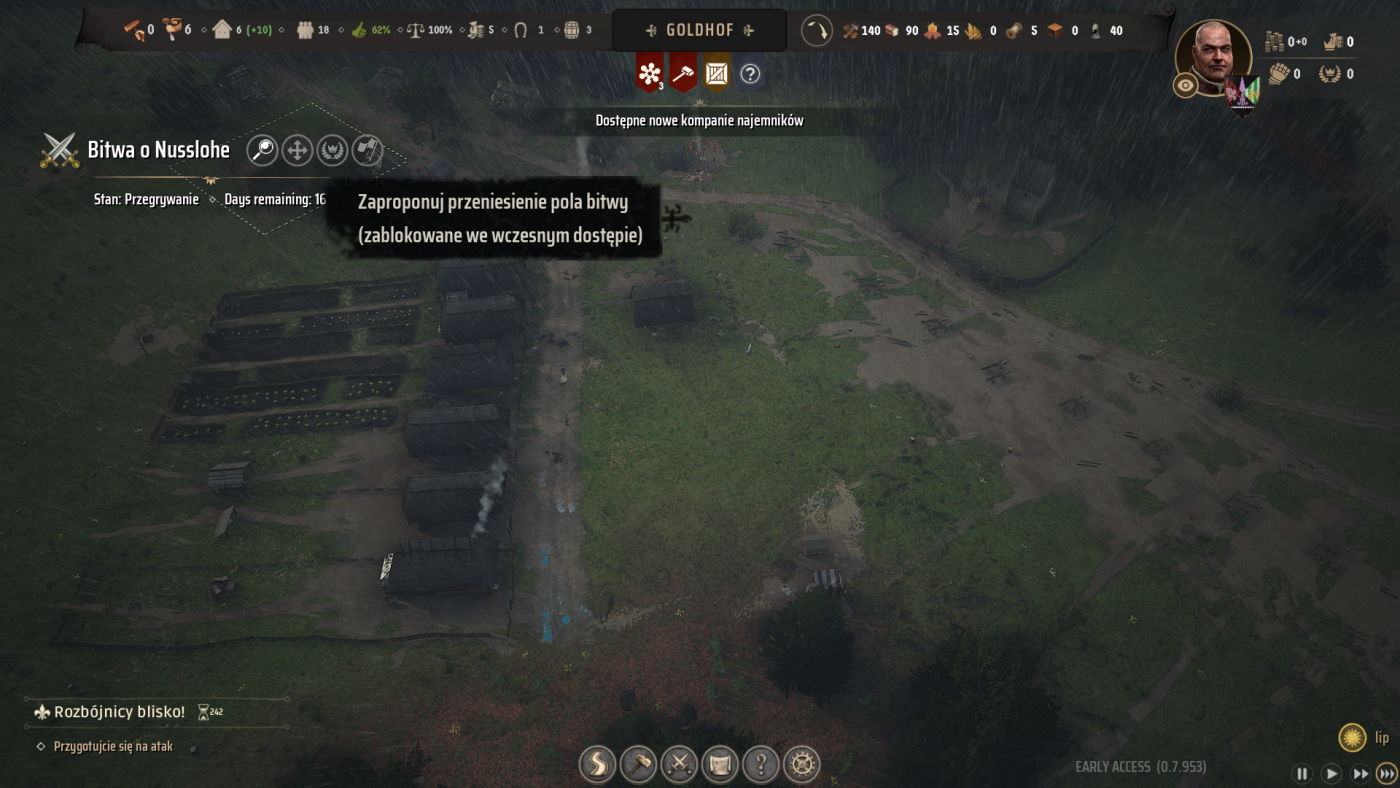Open the map scroll button
Viewport: 1400px width, 788px height.
click(x=720, y=765)
